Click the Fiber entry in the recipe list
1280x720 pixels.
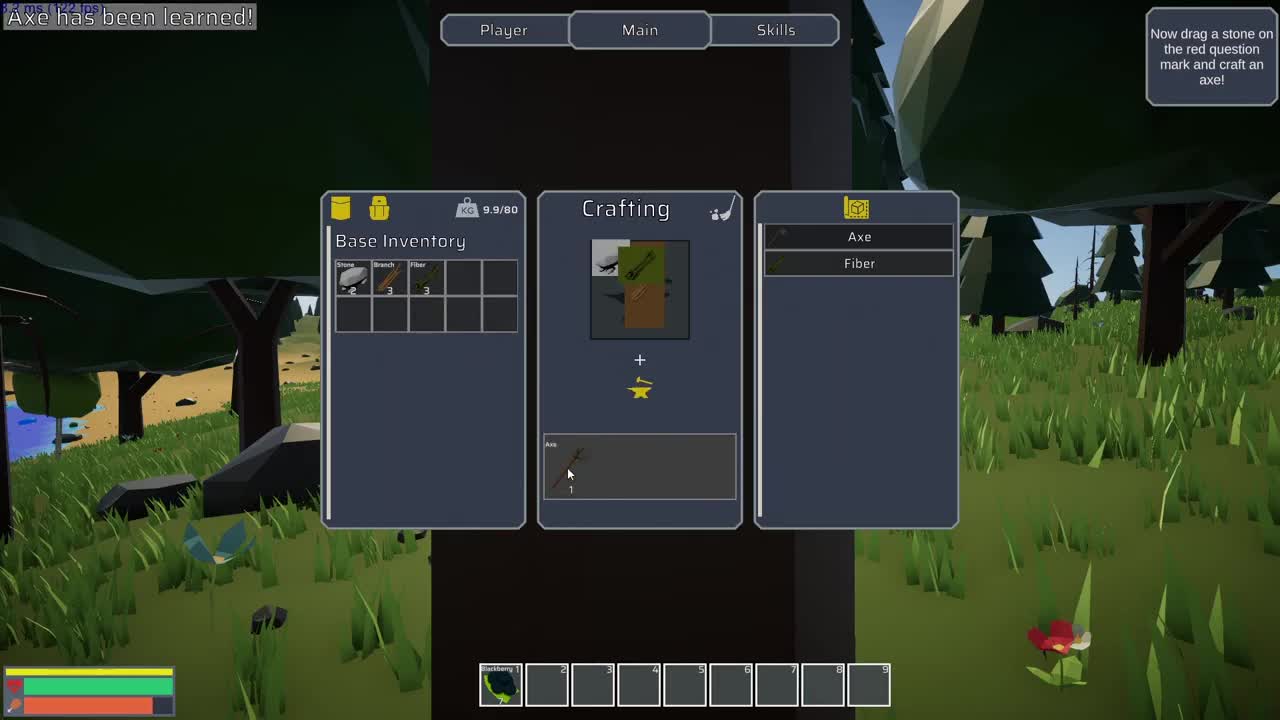pos(858,263)
